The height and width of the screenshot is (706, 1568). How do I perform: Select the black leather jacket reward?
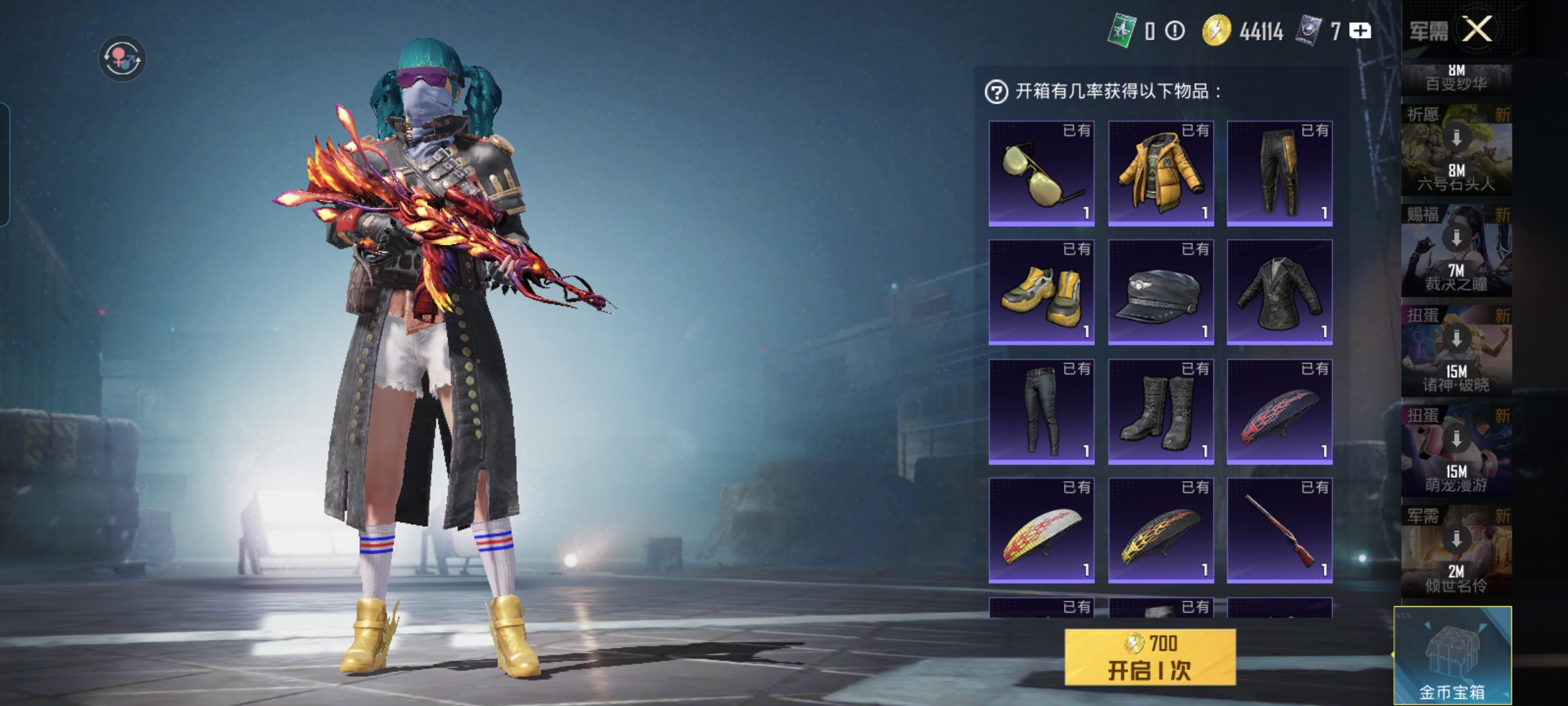(1280, 292)
